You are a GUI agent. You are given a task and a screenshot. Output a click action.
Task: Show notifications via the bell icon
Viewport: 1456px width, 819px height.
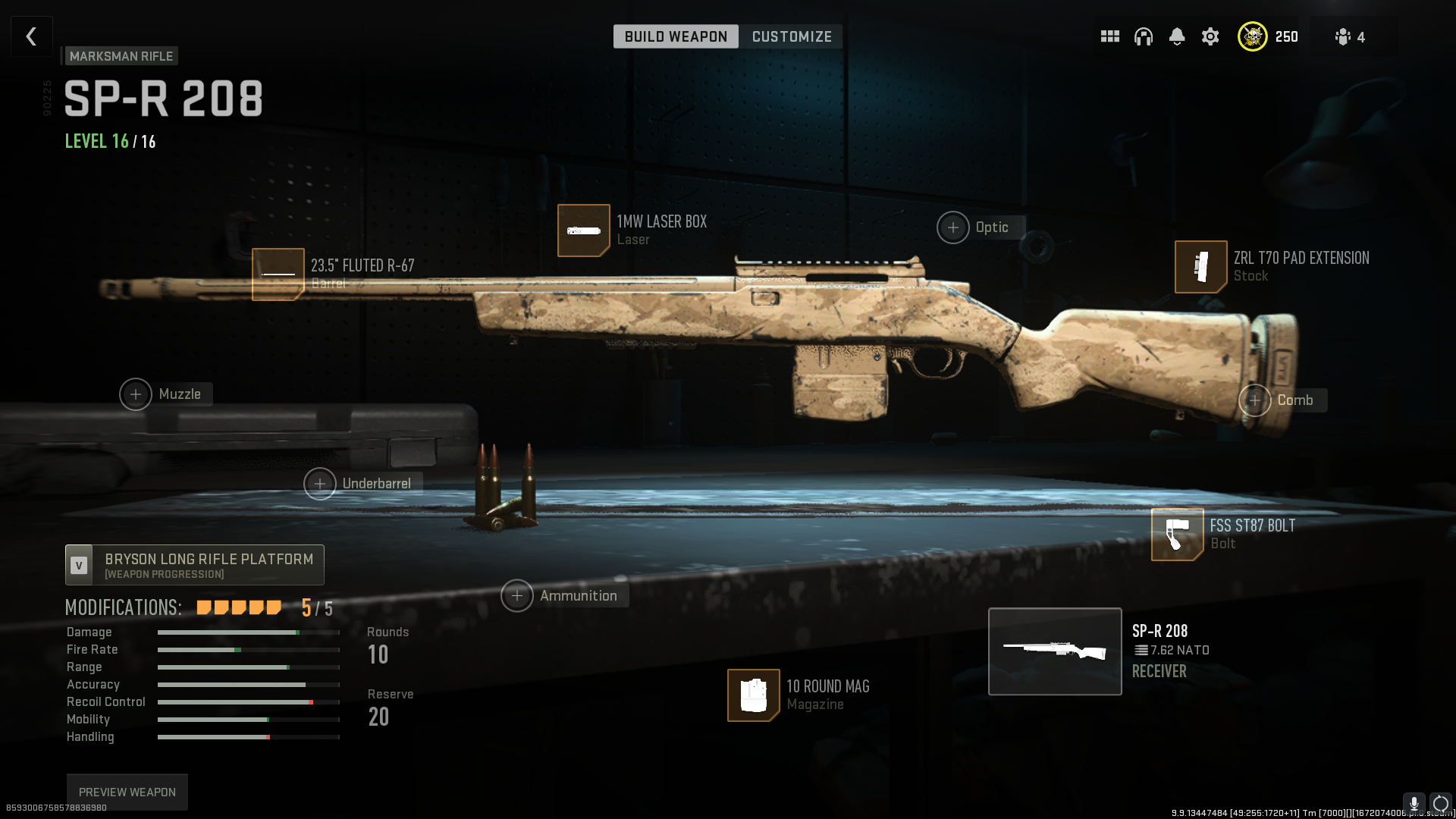tap(1177, 36)
